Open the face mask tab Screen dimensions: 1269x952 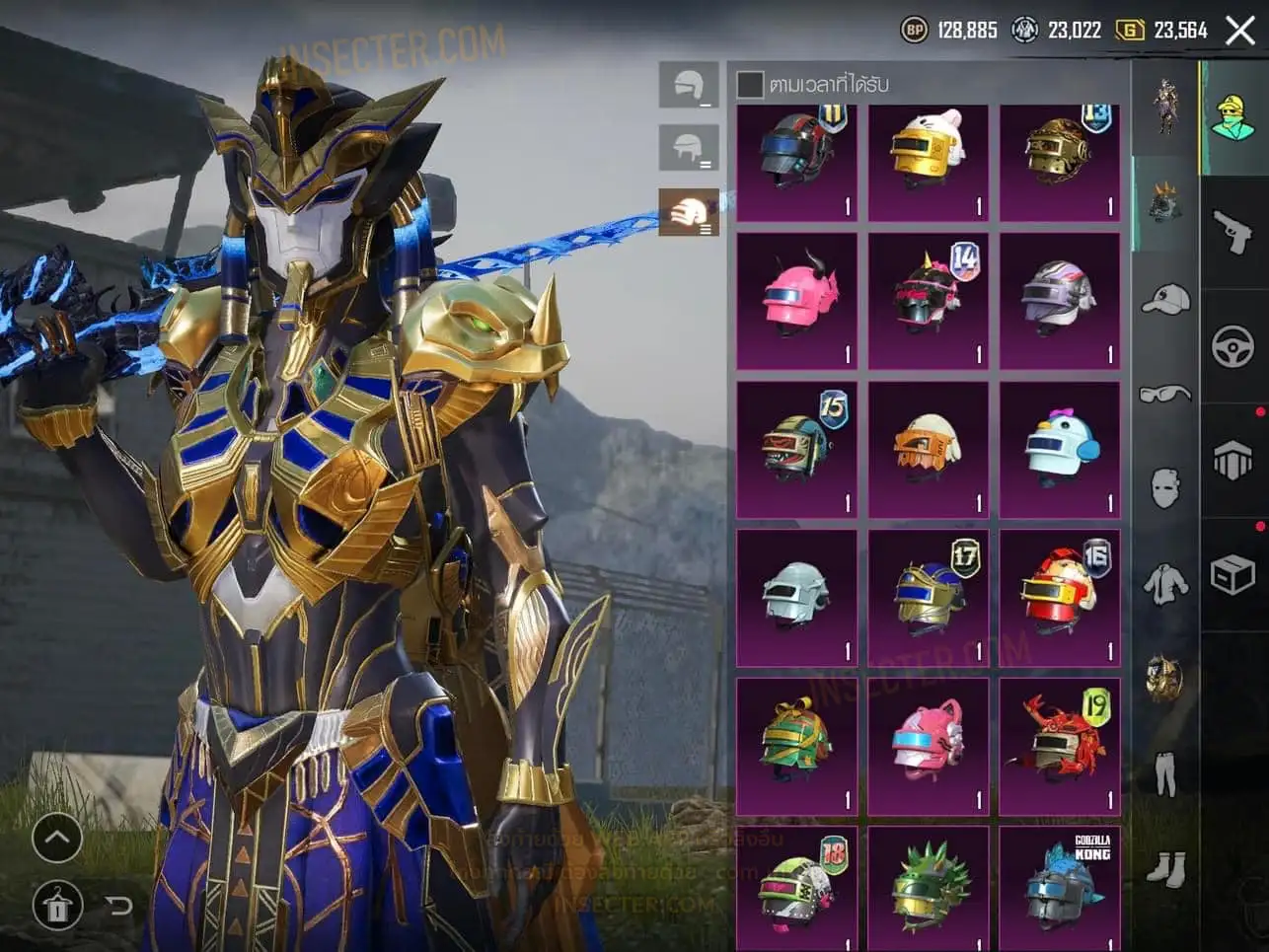[x=1165, y=487]
